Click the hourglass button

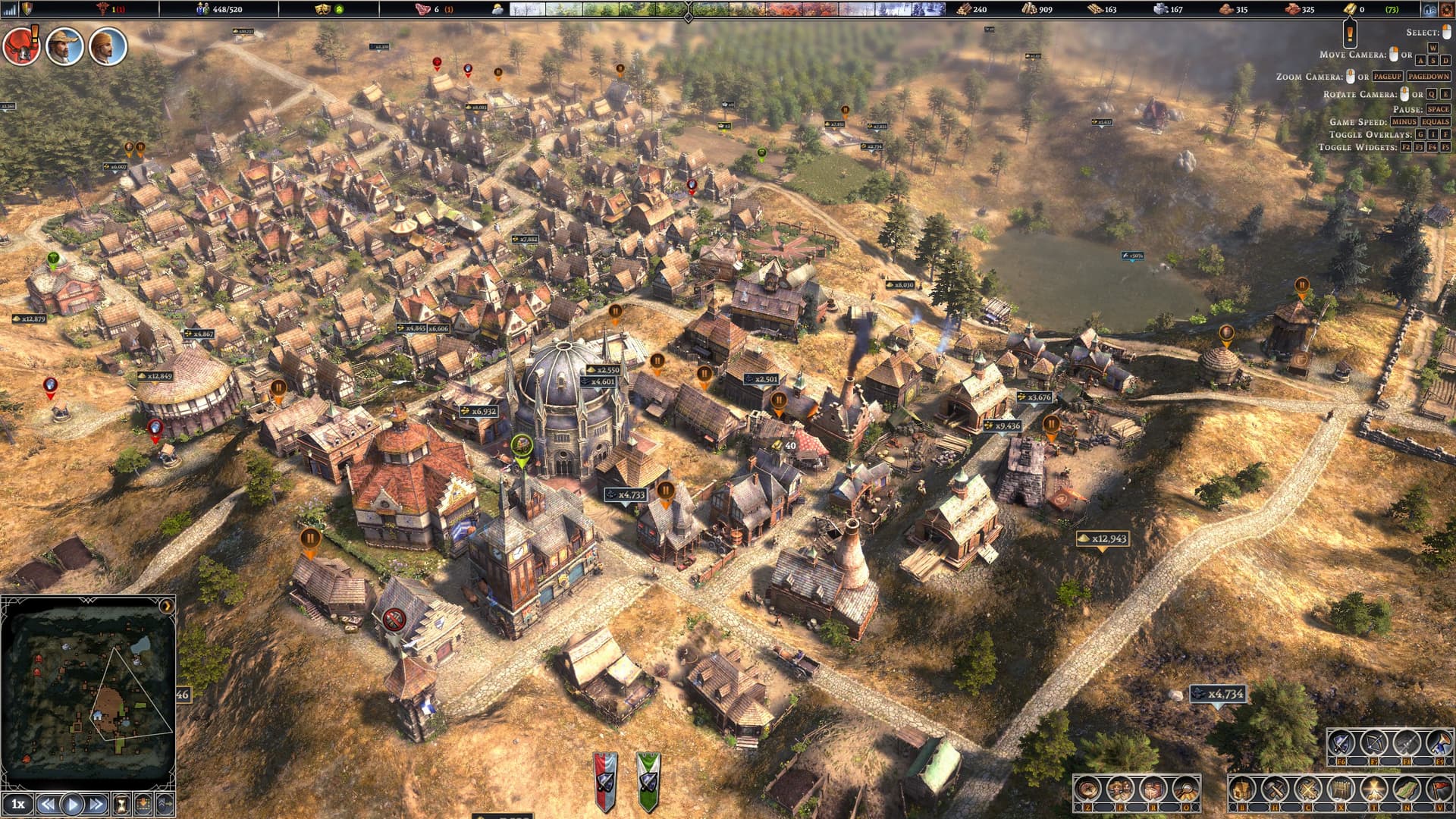pyautogui.click(x=121, y=804)
